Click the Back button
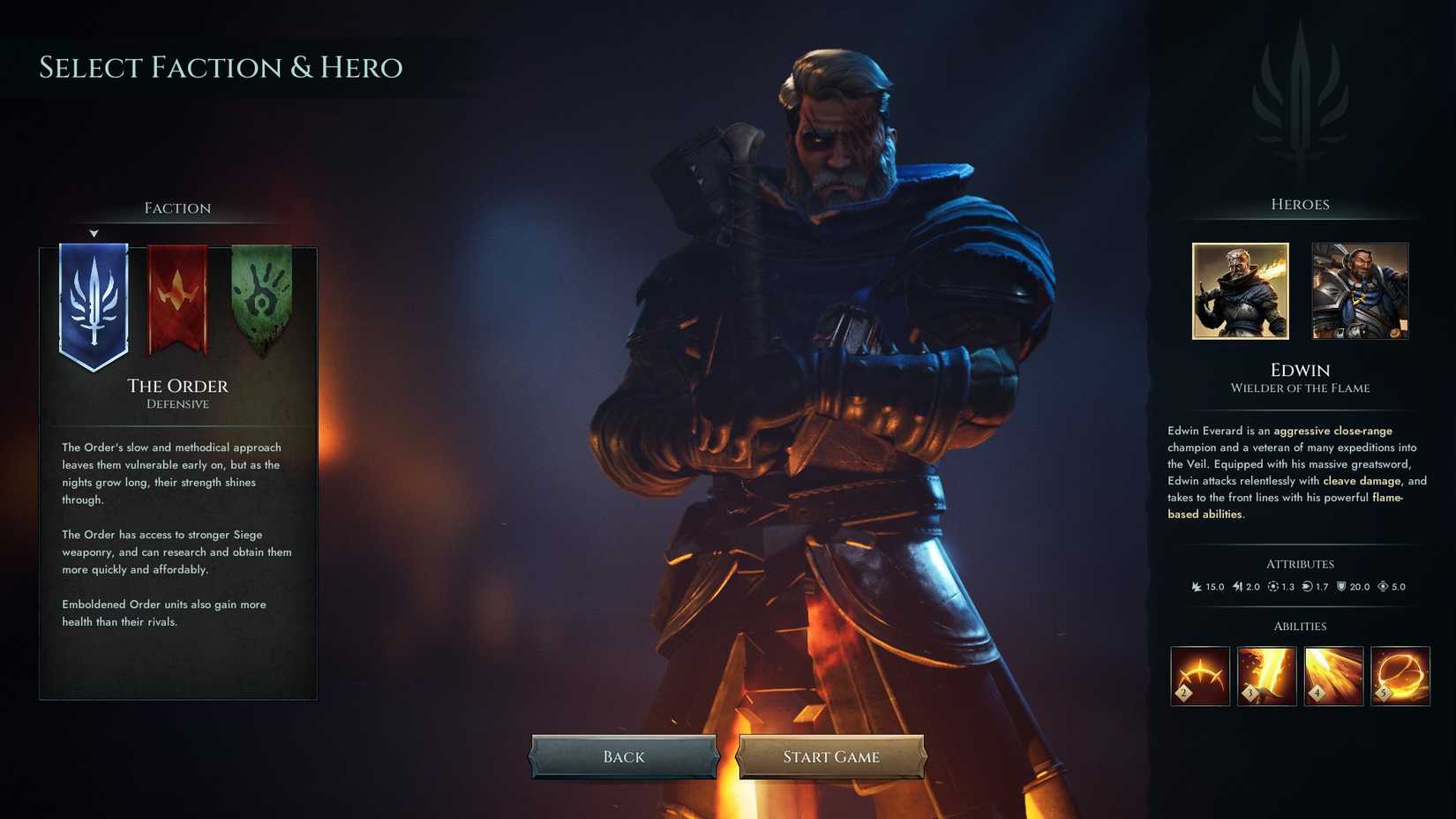The width and height of the screenshot is (1456, 819). coord(624,756)
